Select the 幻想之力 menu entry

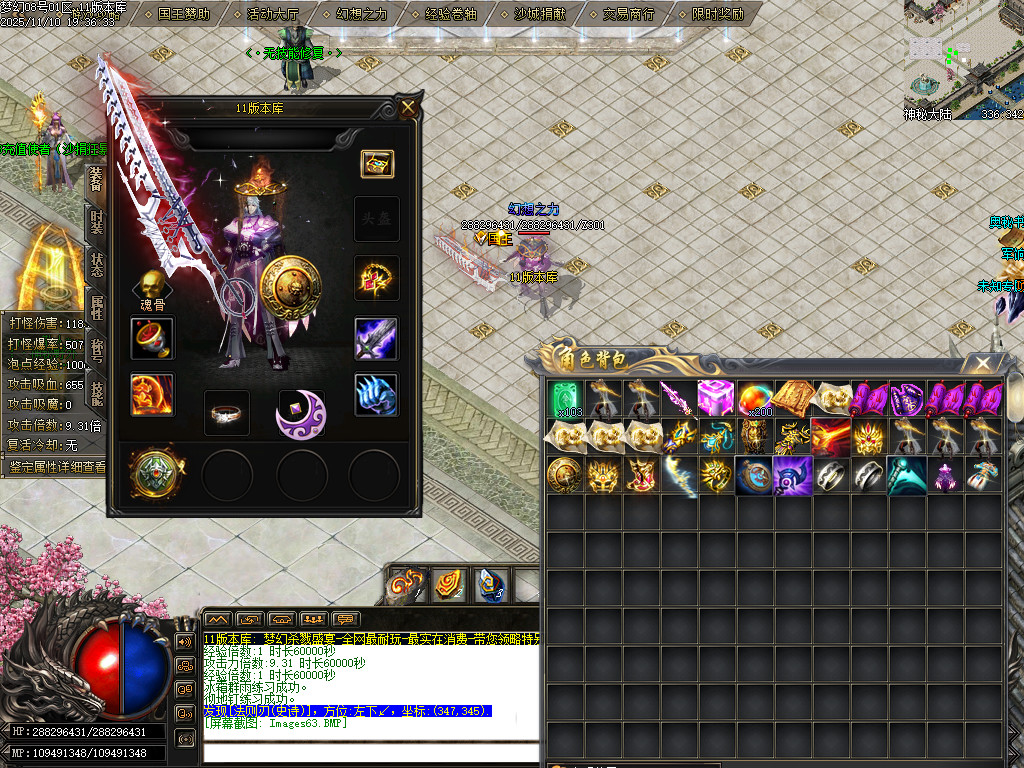click(x=361, y=15)
